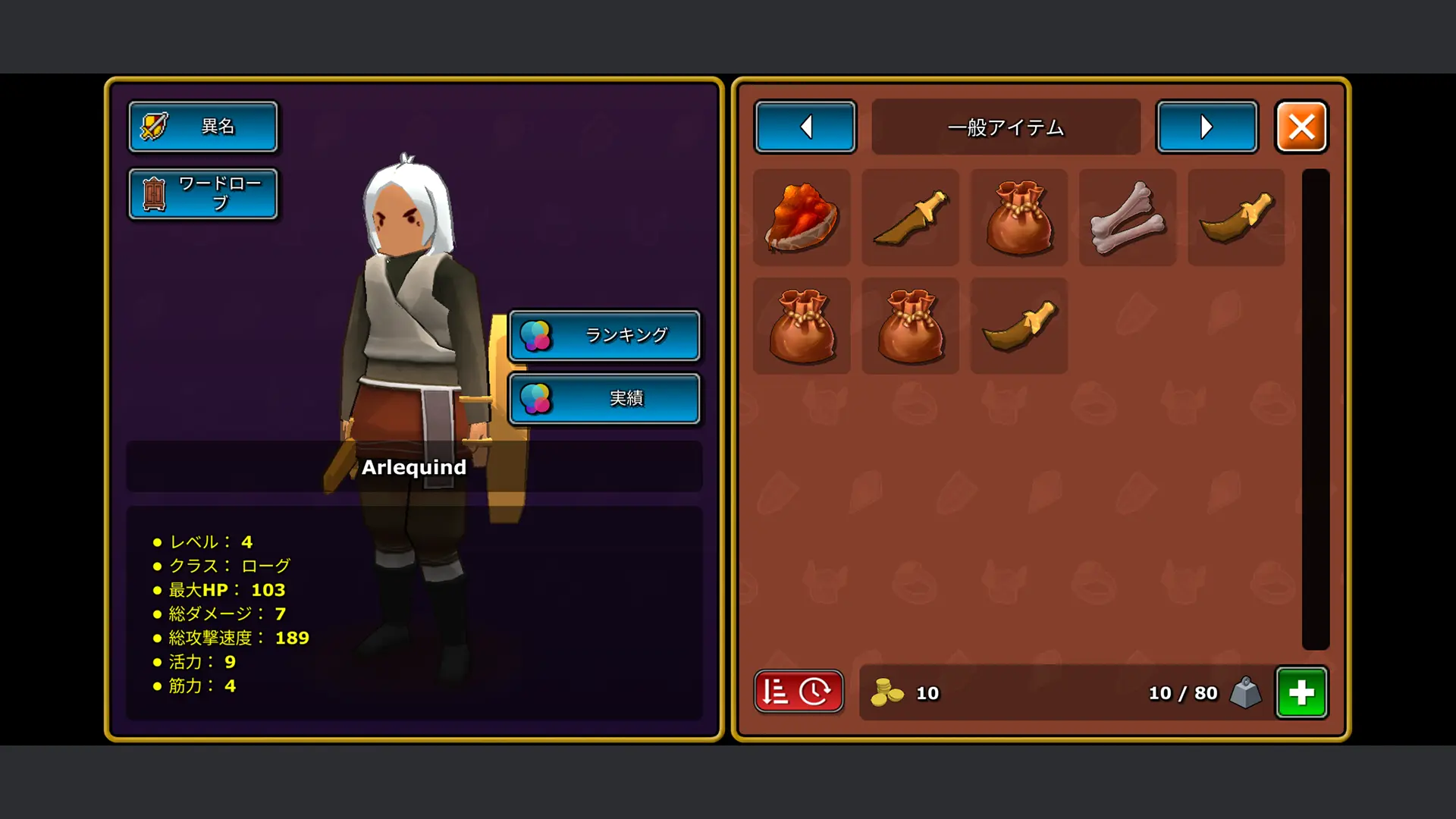Open the 異名 title menu
The image size is (1456, 819).
[x=202, y=127]
